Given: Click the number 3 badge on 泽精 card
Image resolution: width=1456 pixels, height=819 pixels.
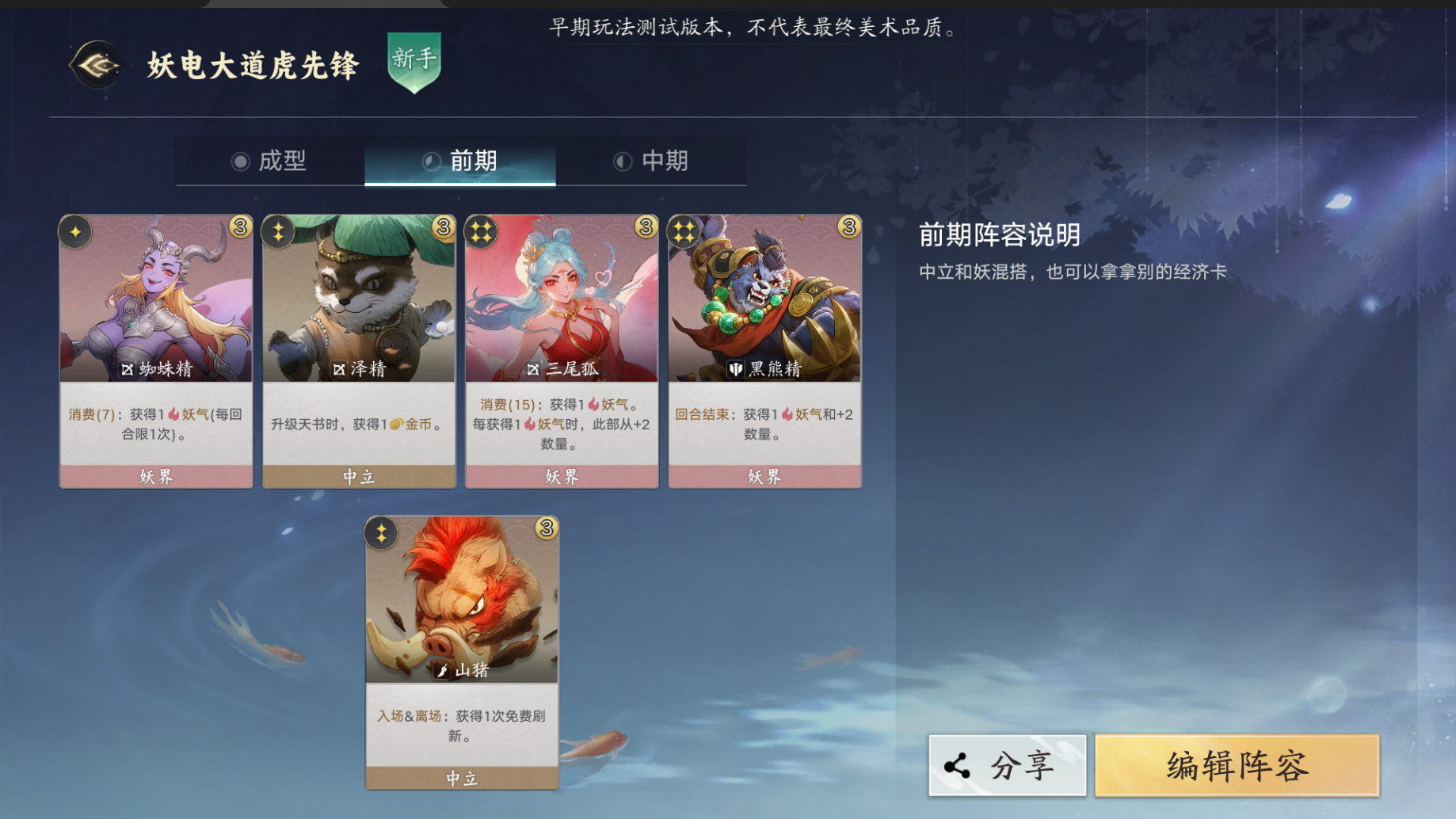Looking at the screenshot, I should click(442, 225).
